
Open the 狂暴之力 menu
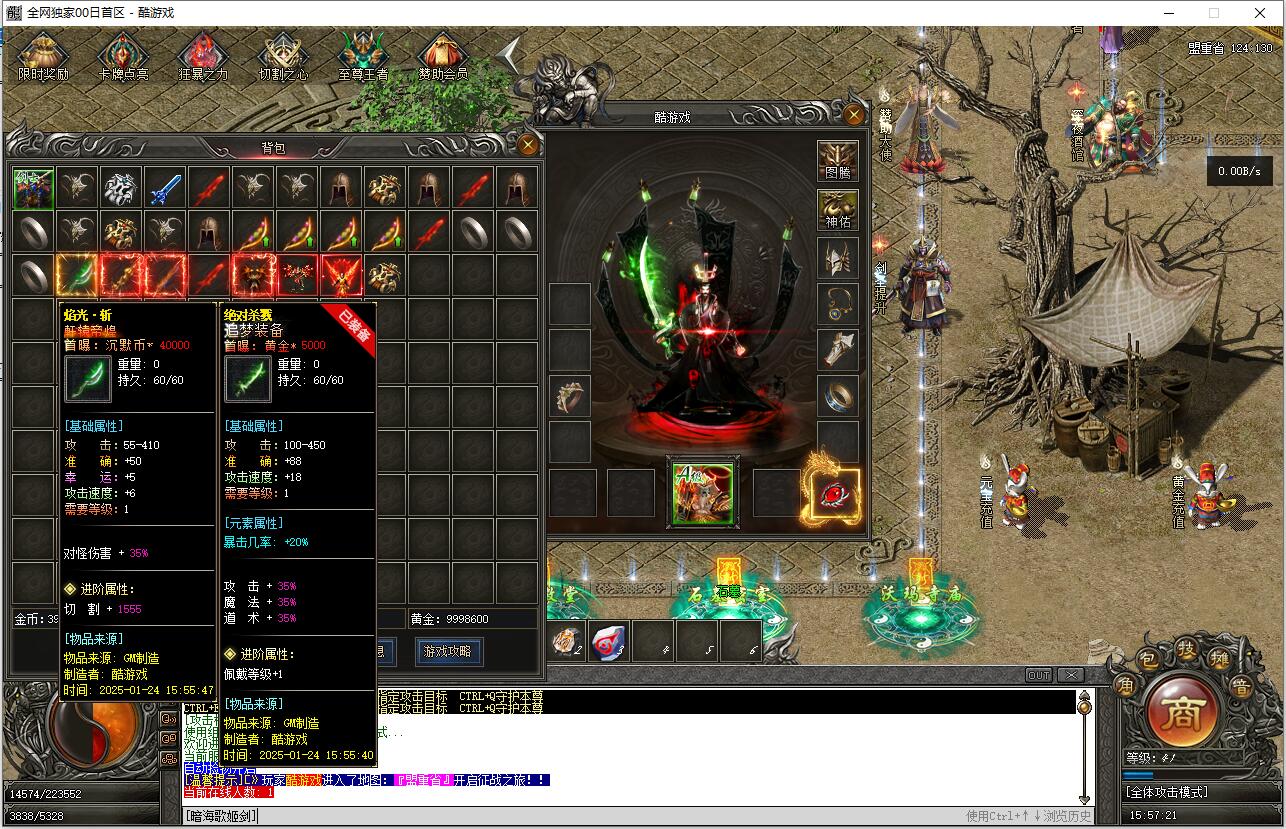[203, 56]
